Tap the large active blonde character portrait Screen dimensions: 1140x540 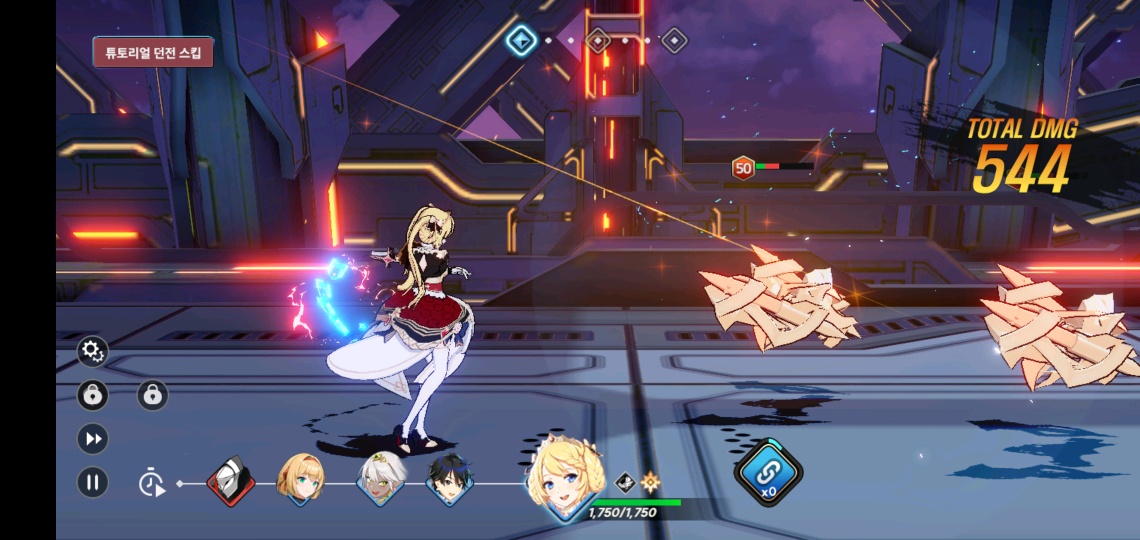click(564, 479)
